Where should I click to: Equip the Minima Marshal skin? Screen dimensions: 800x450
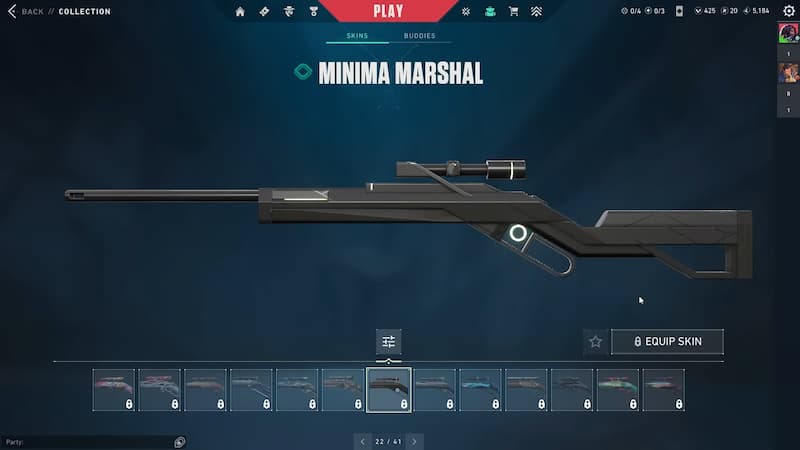(667, 342)
